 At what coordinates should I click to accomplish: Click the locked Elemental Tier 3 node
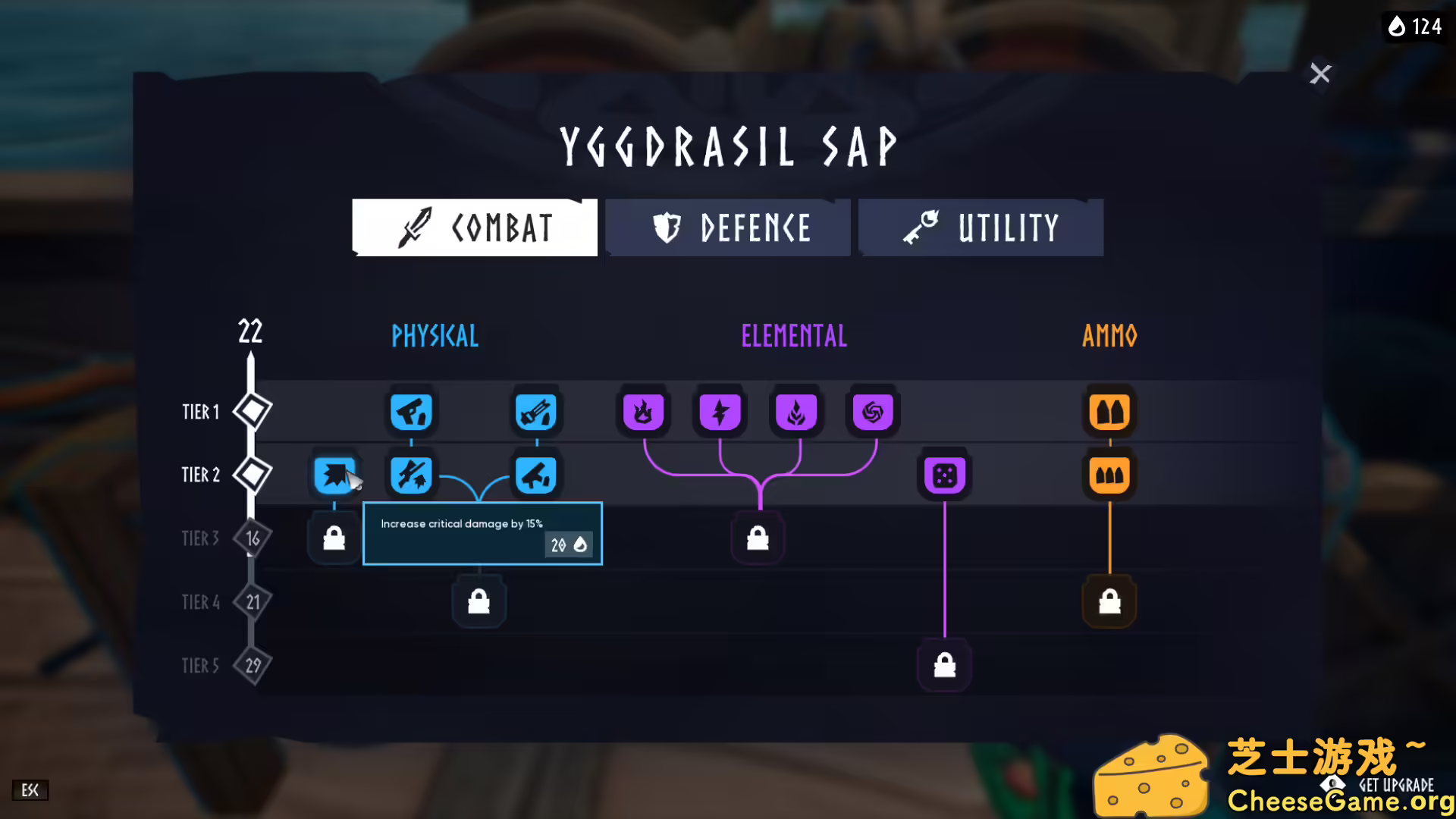pos(758,539)
